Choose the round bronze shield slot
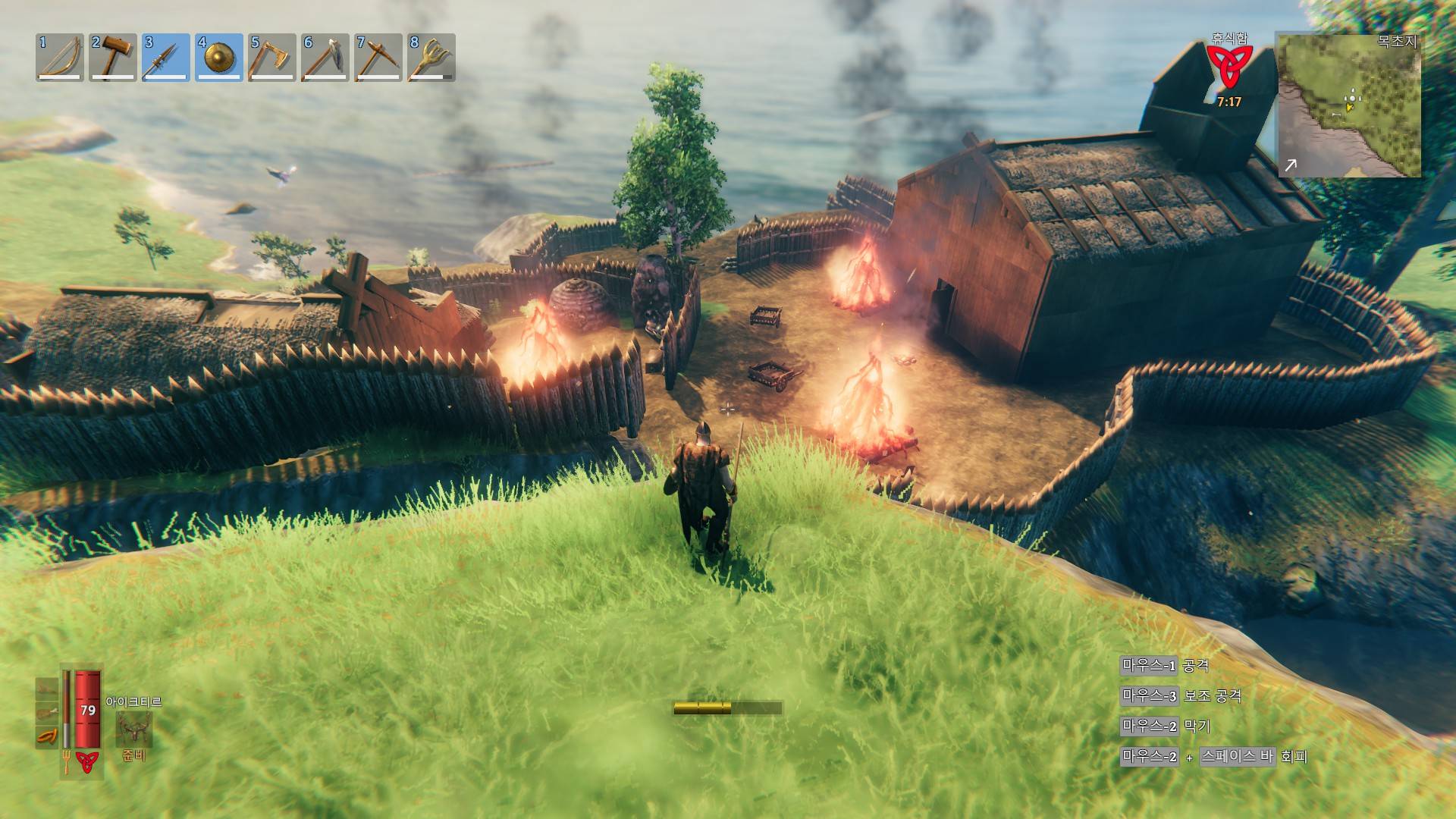The width and height of the screenshot is (1456, 819). click(218, 57)
